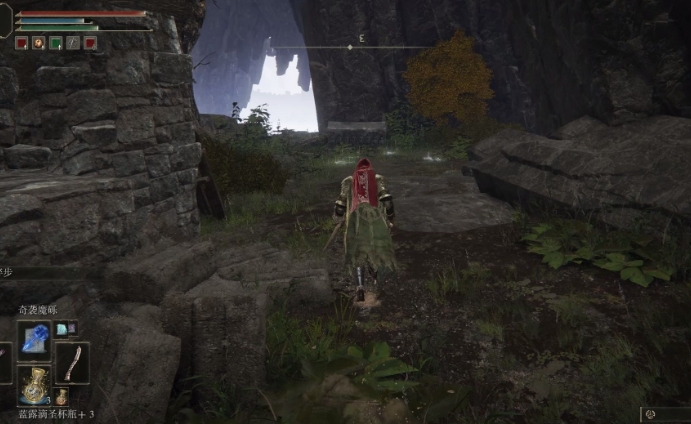Click the orange swirl status buff icon
Image resolution: width=691 pixels, height=424 pixels.
point(38,43)
